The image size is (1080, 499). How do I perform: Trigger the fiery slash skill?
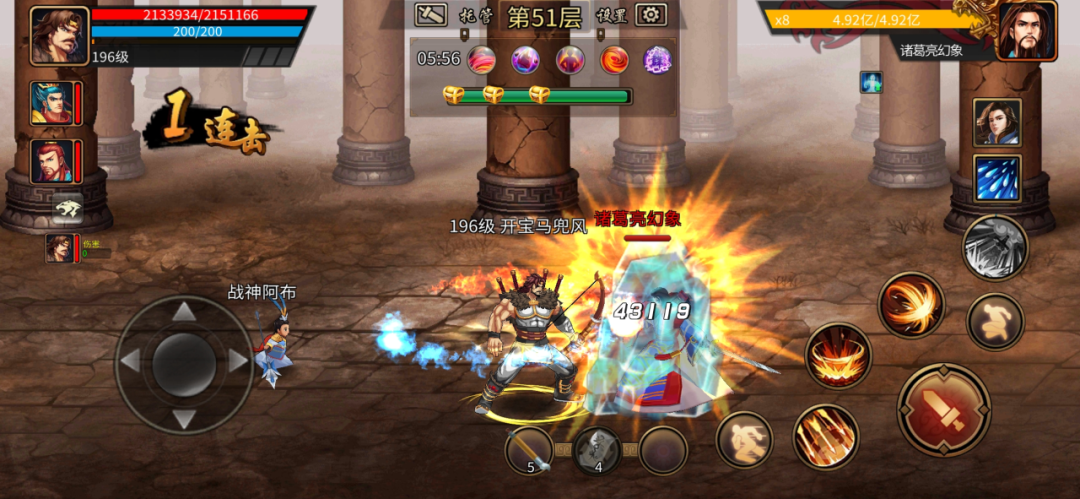(x=911, y=305)
